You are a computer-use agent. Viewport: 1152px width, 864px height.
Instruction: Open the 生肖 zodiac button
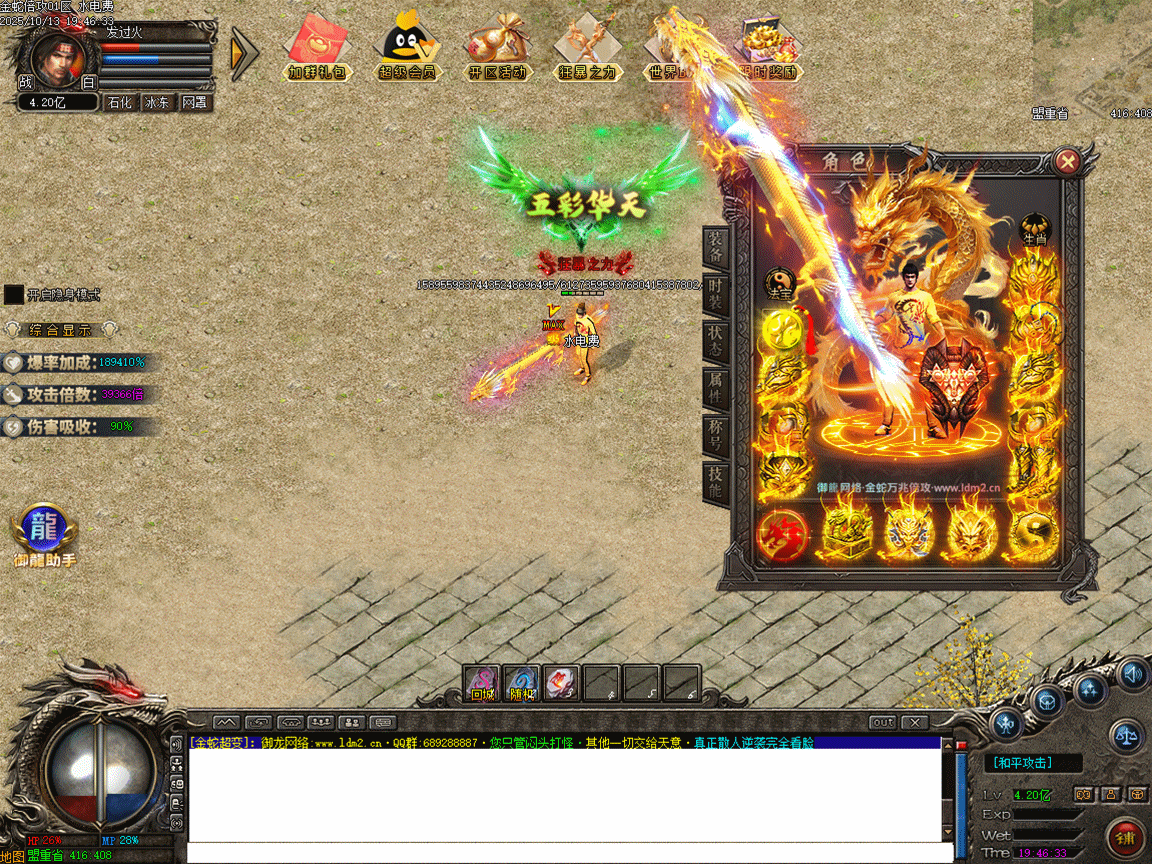pos(1034,231)
